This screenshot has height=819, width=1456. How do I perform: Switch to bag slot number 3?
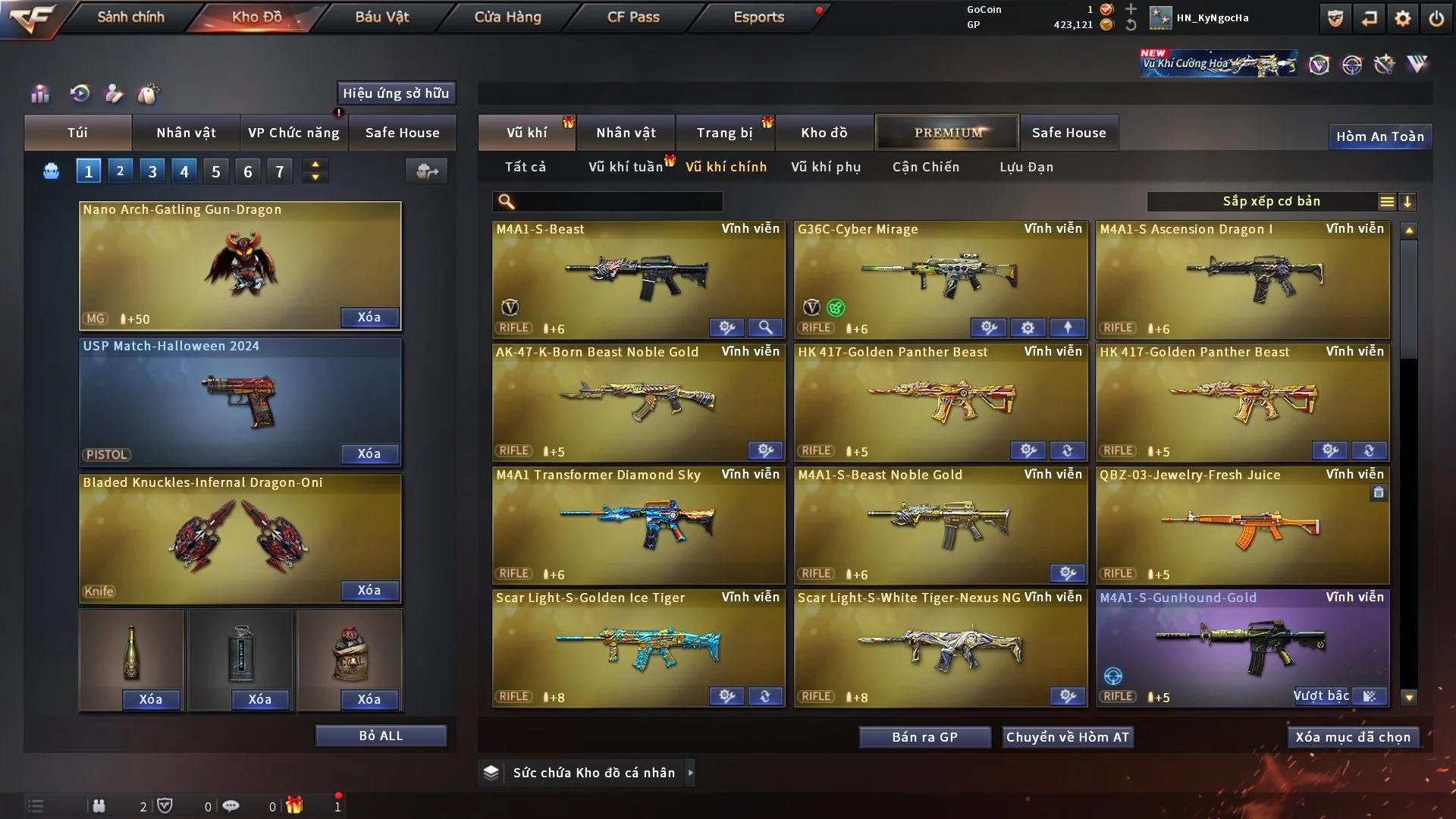click(x=152, y=171)
